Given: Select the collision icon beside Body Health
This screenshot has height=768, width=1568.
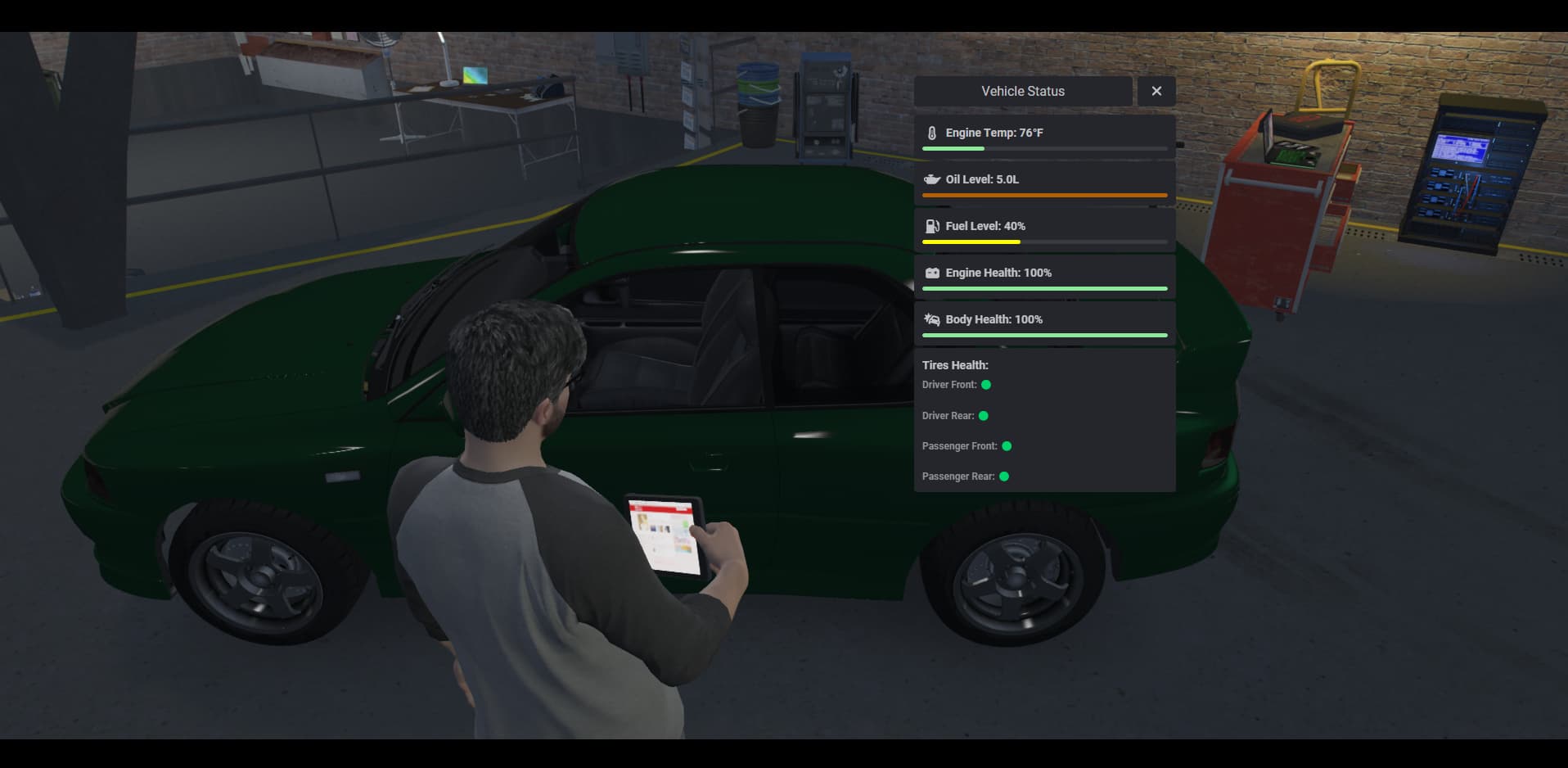Looking at the screenshot, I should point(931,319).
